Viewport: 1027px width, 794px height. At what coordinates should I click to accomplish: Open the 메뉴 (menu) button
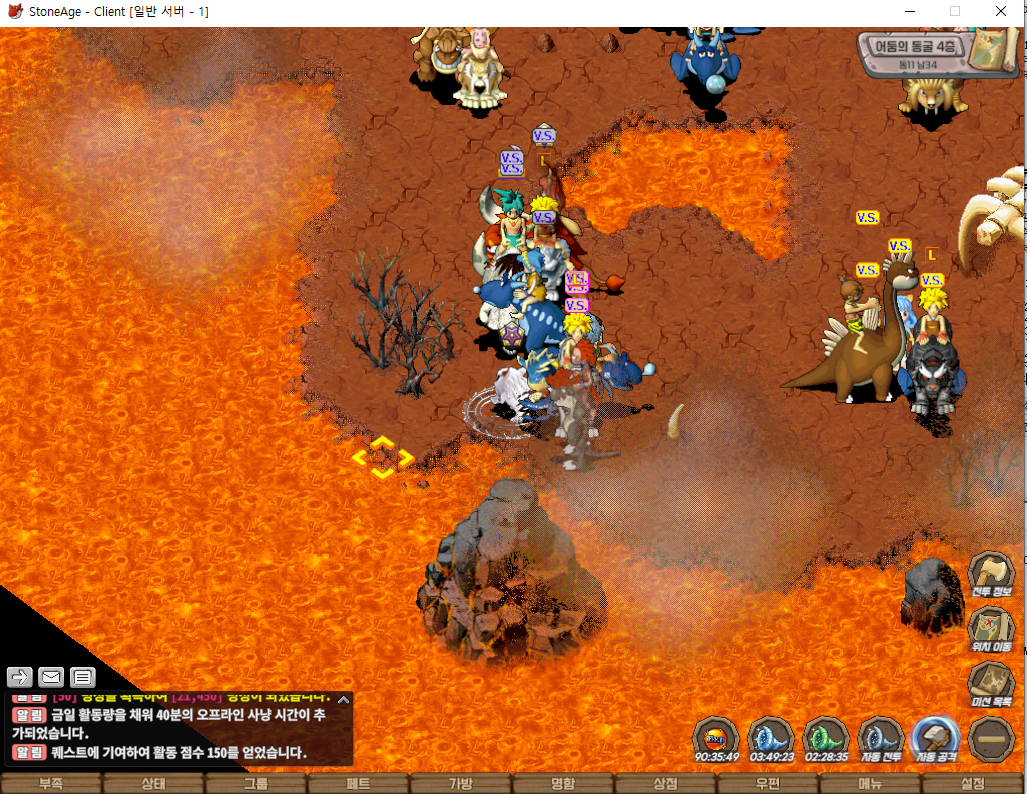(870, 784)
